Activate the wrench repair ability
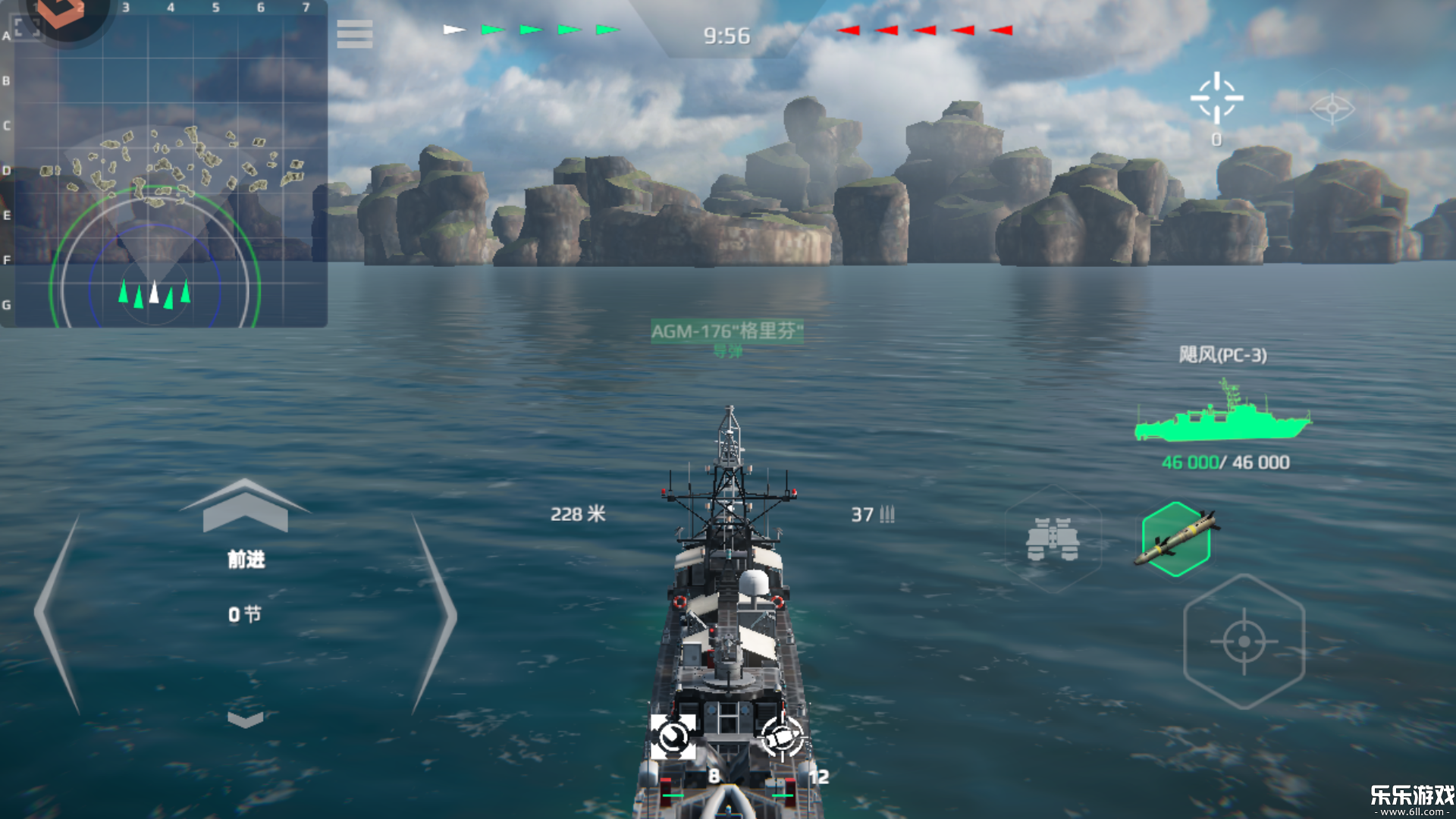Viewport: 1456px width, 819px height. point(673,736)
